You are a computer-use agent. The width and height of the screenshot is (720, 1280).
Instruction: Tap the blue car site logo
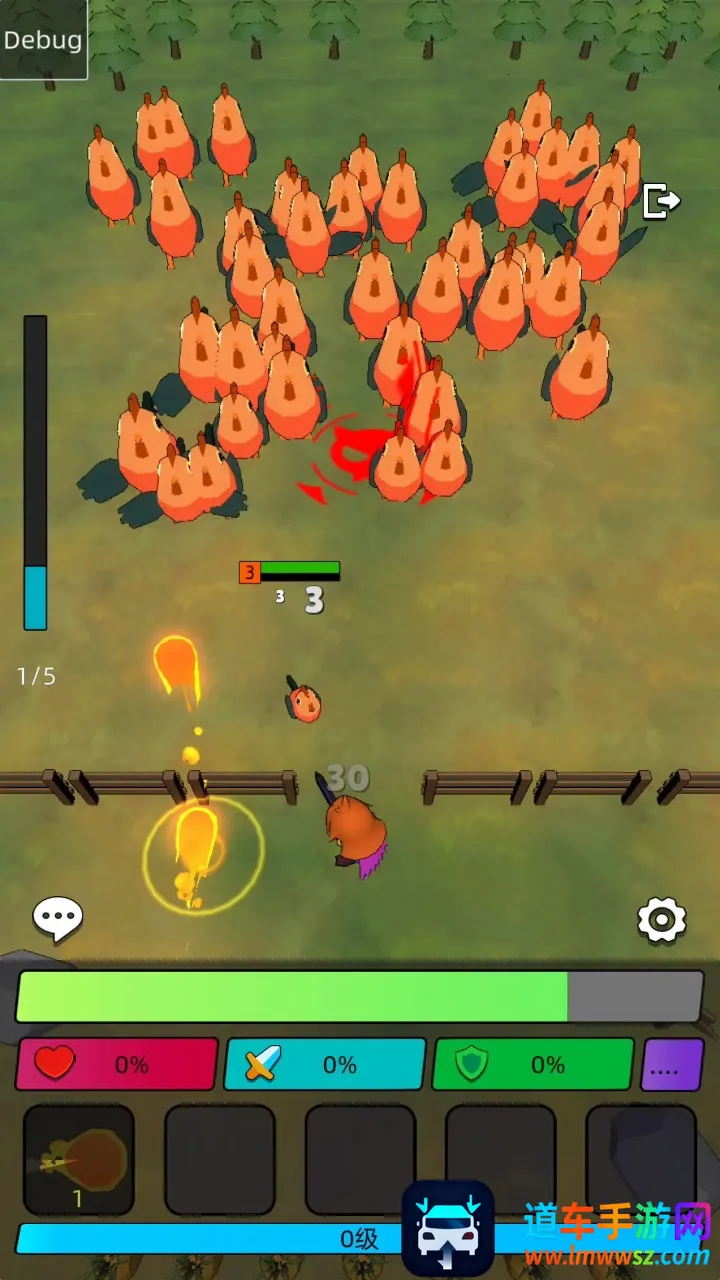click(x=448, y=1228)
